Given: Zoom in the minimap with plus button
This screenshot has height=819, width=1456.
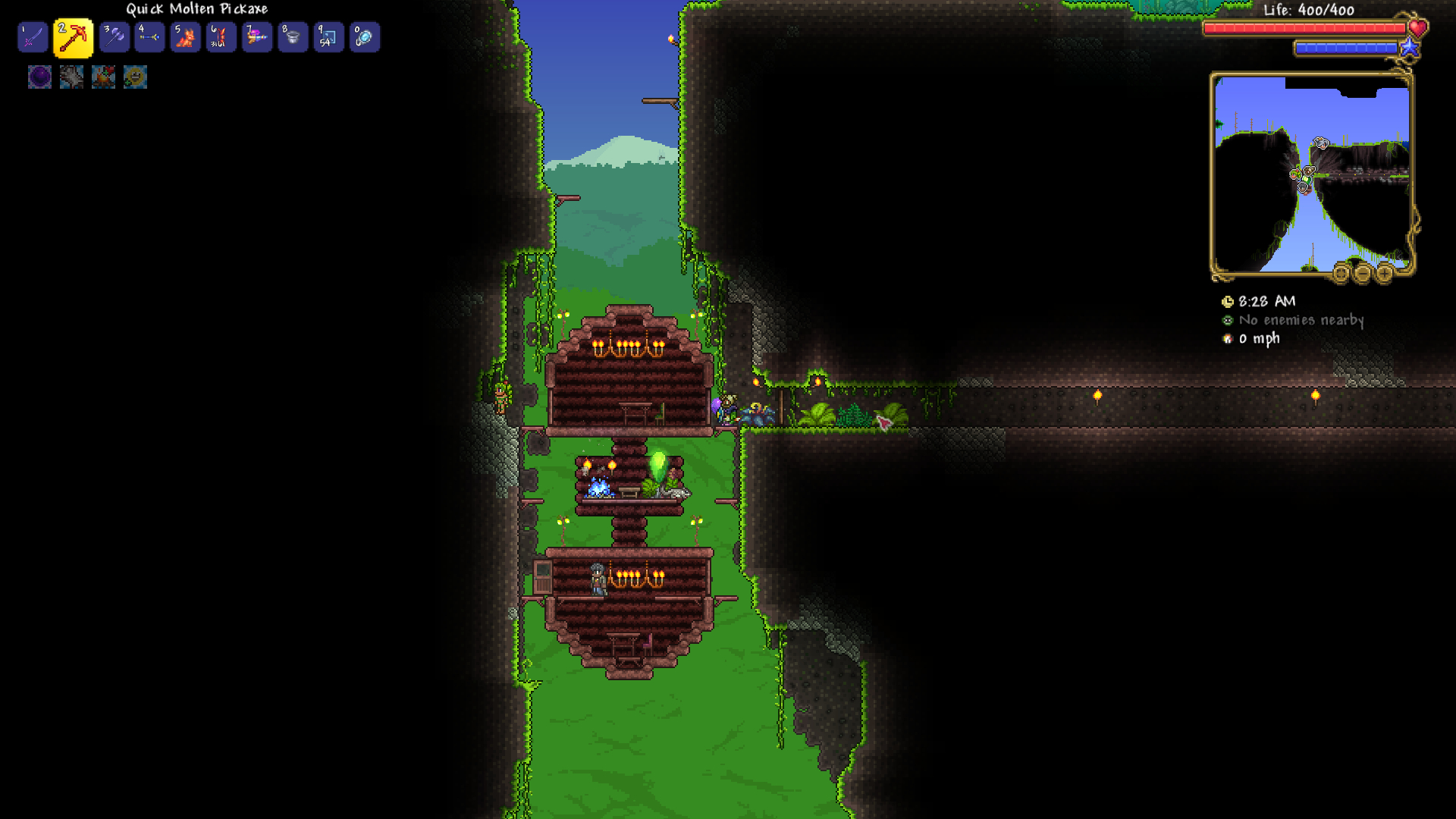Looking at the screenshot, I should click(1385, 273).
